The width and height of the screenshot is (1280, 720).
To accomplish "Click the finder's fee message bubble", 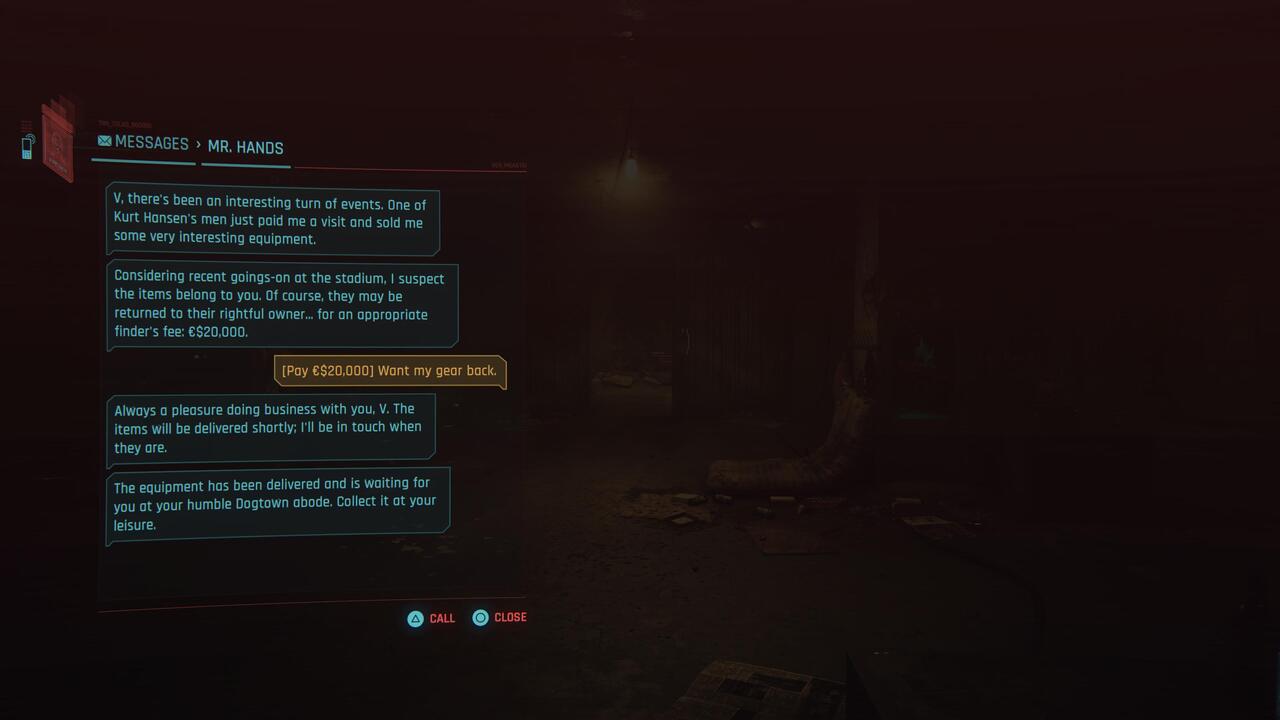I will click(x=283, y=303).
